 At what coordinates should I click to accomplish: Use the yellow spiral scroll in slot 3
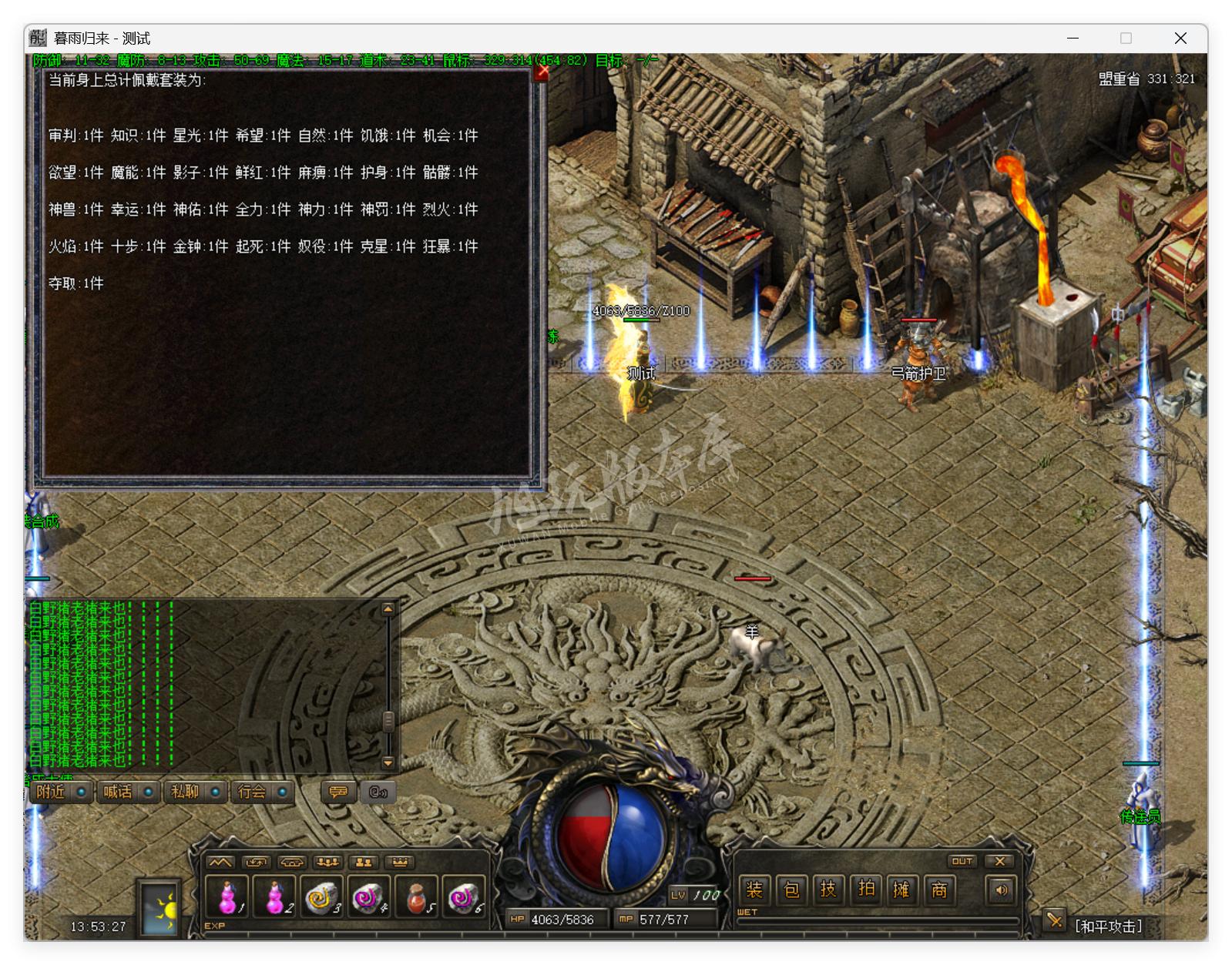[320, 896]
